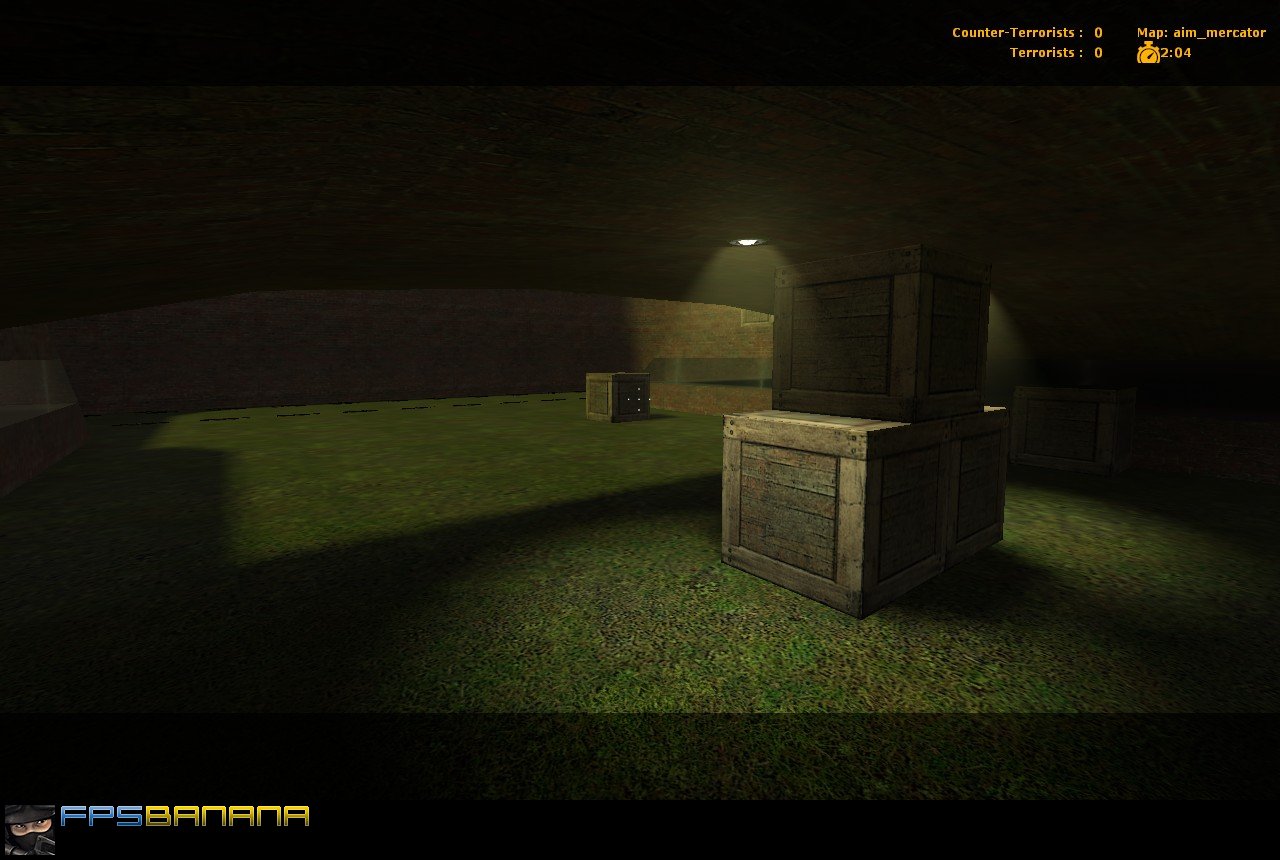The width and height of the screenshot is (1280, 860).
Task: Click the stopwatch timer icon
Action: (x=1150, y=53)
